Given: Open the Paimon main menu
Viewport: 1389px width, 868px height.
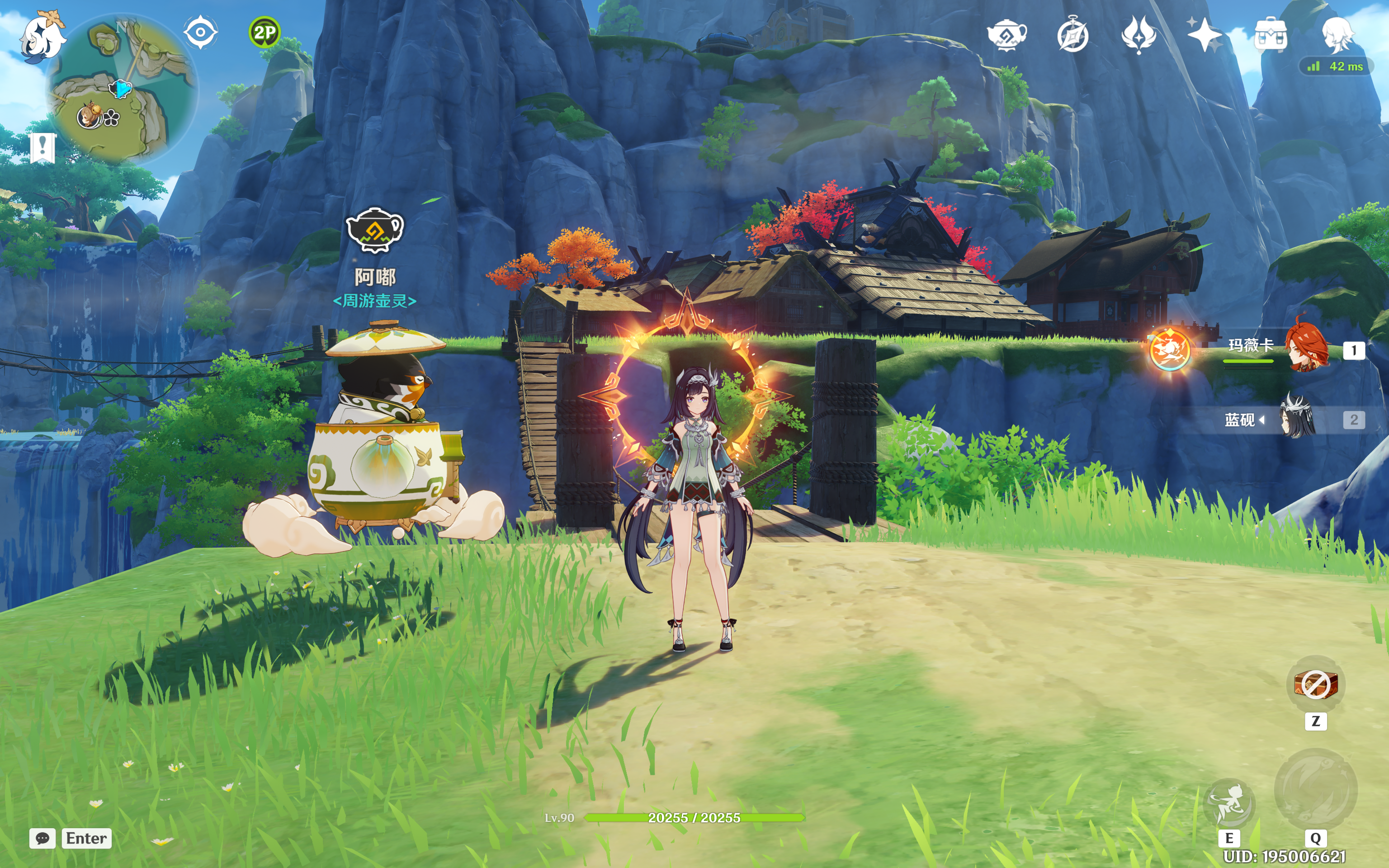Looking at the screenshot, I should click(x=43, y=38).
